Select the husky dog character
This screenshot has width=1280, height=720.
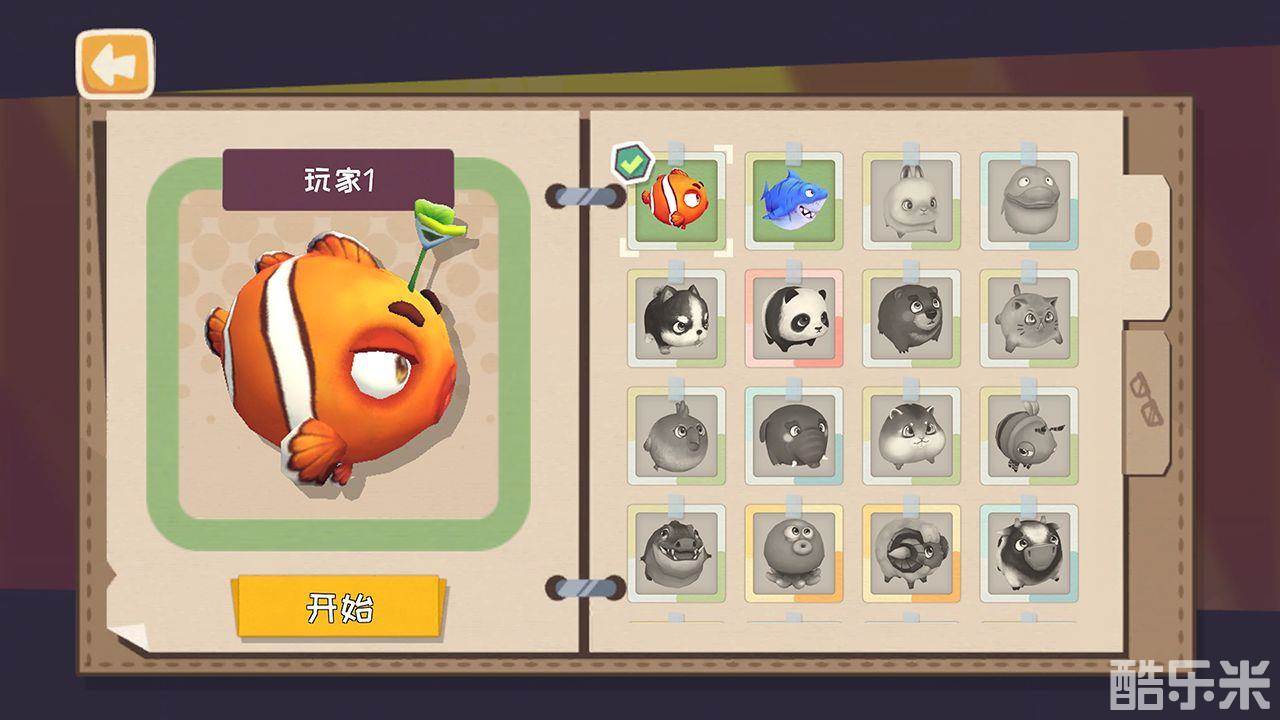click(677, 320)
